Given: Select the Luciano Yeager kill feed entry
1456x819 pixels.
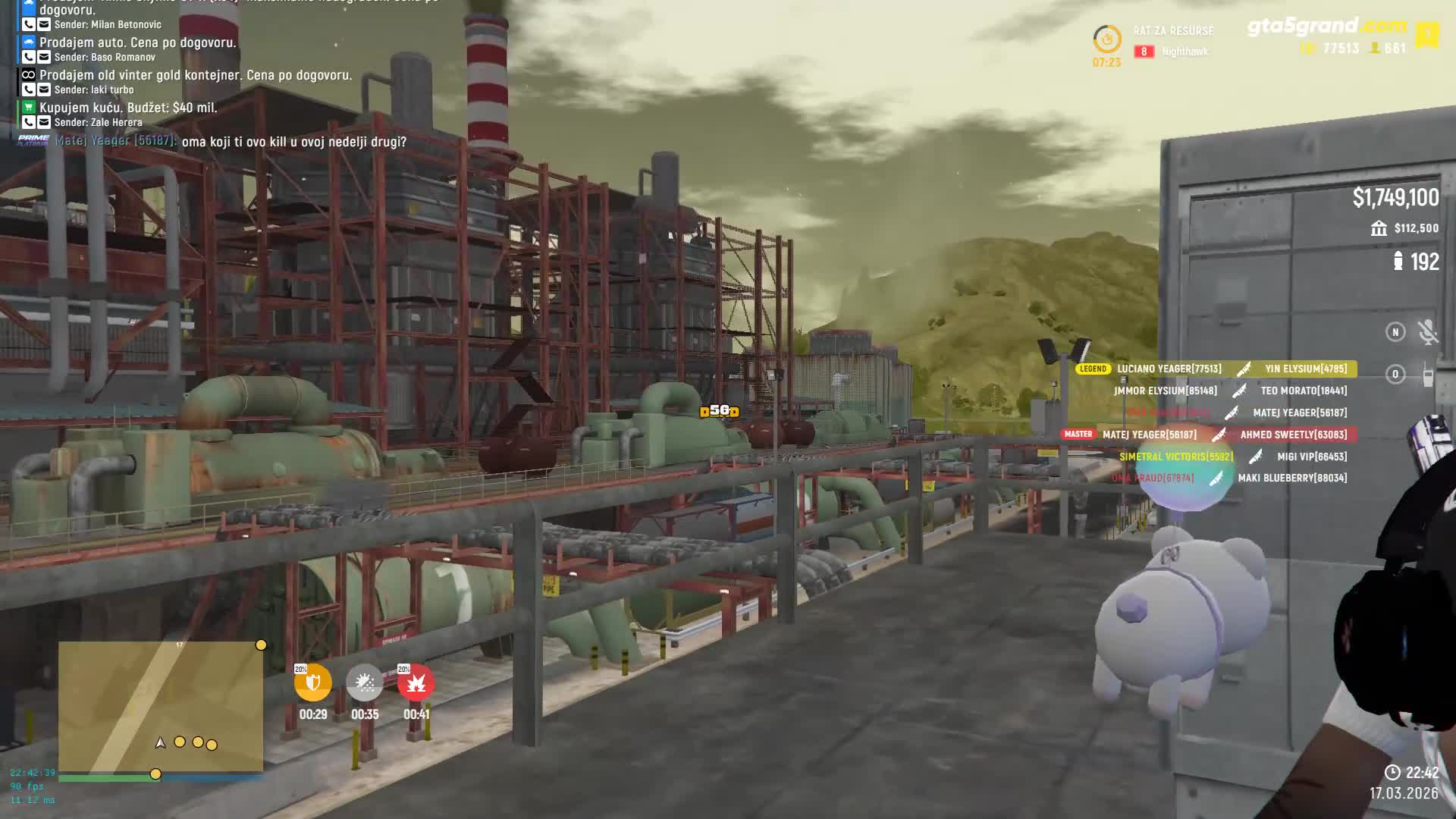Looking at the screenshot, I should click(1169, 369).
